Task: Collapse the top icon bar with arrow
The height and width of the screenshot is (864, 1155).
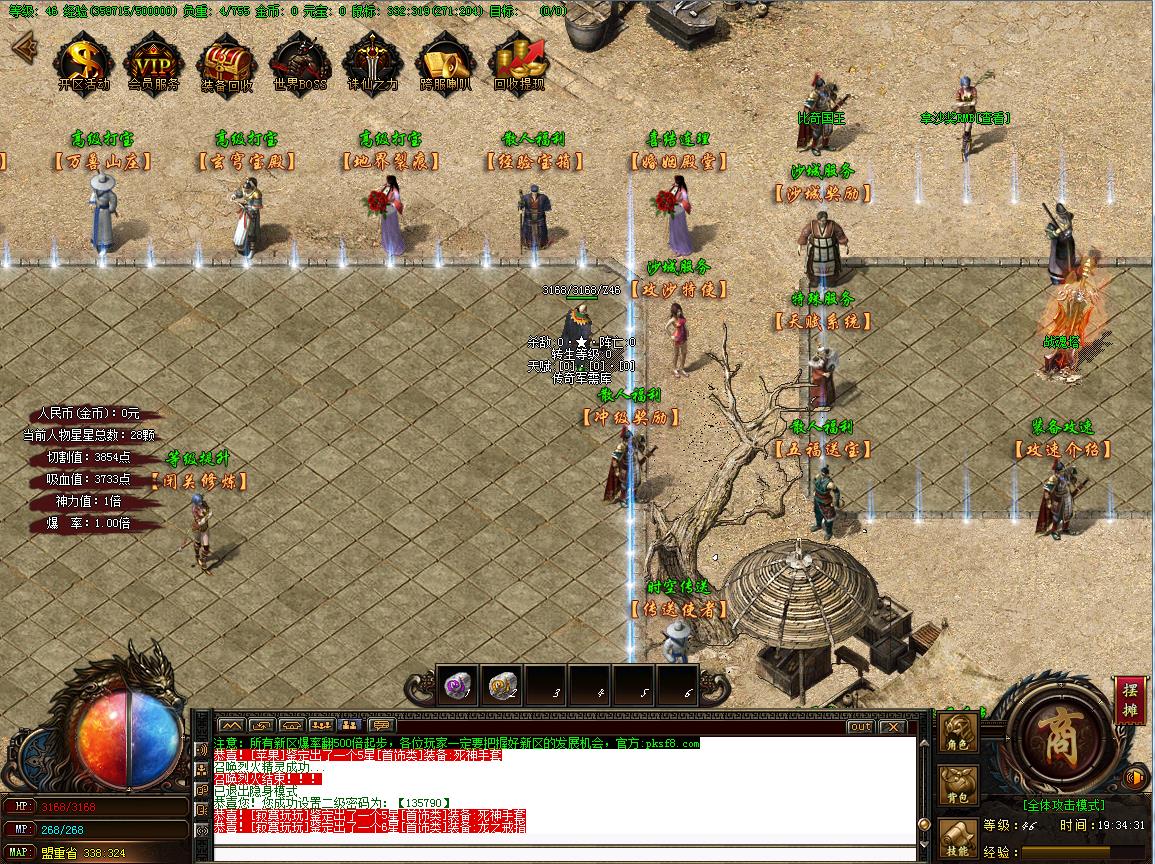Action: [22, 48]
